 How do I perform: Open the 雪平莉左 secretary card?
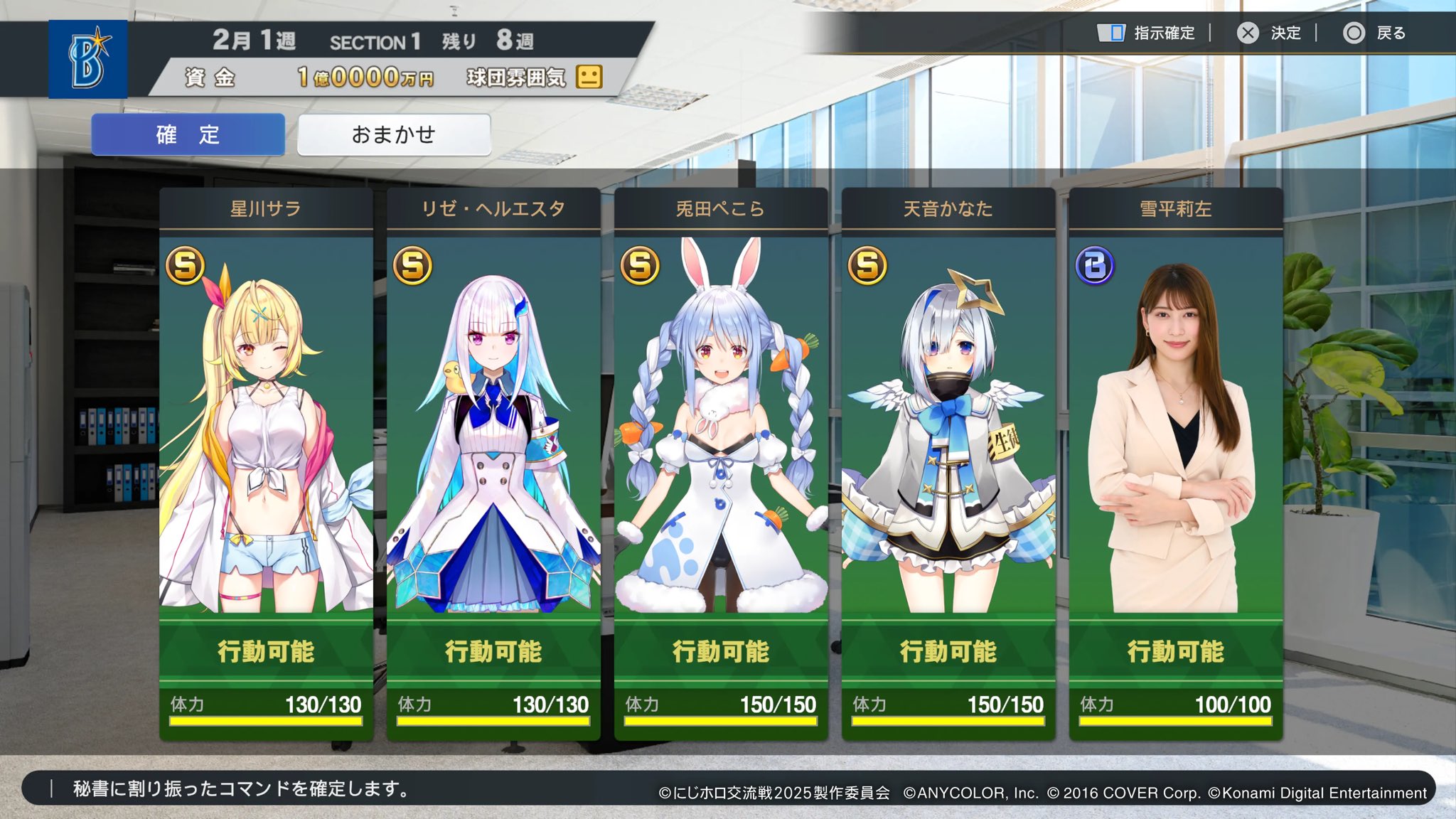[1176, 462]
